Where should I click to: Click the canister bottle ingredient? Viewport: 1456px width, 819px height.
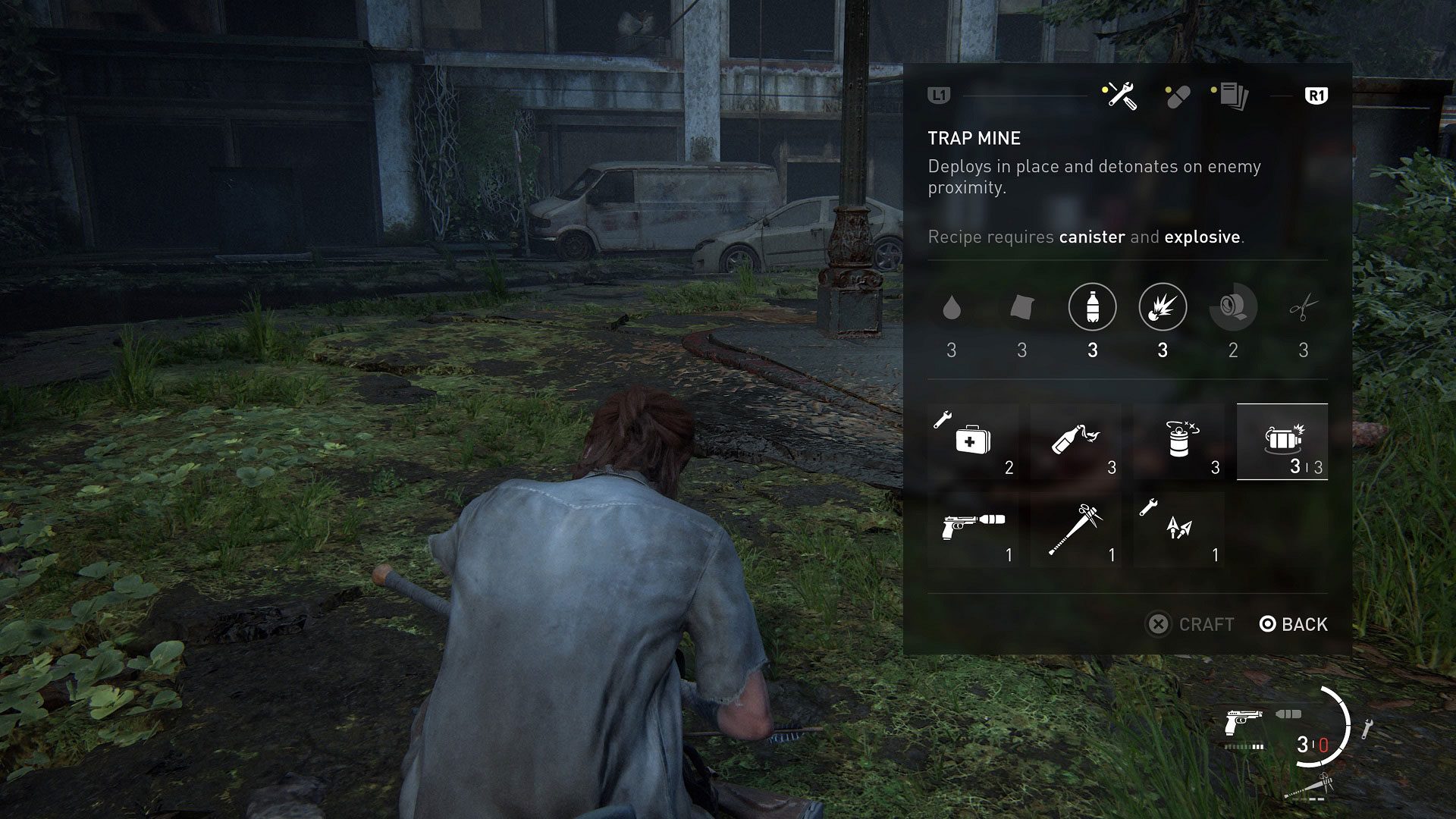coord(1092,307)
